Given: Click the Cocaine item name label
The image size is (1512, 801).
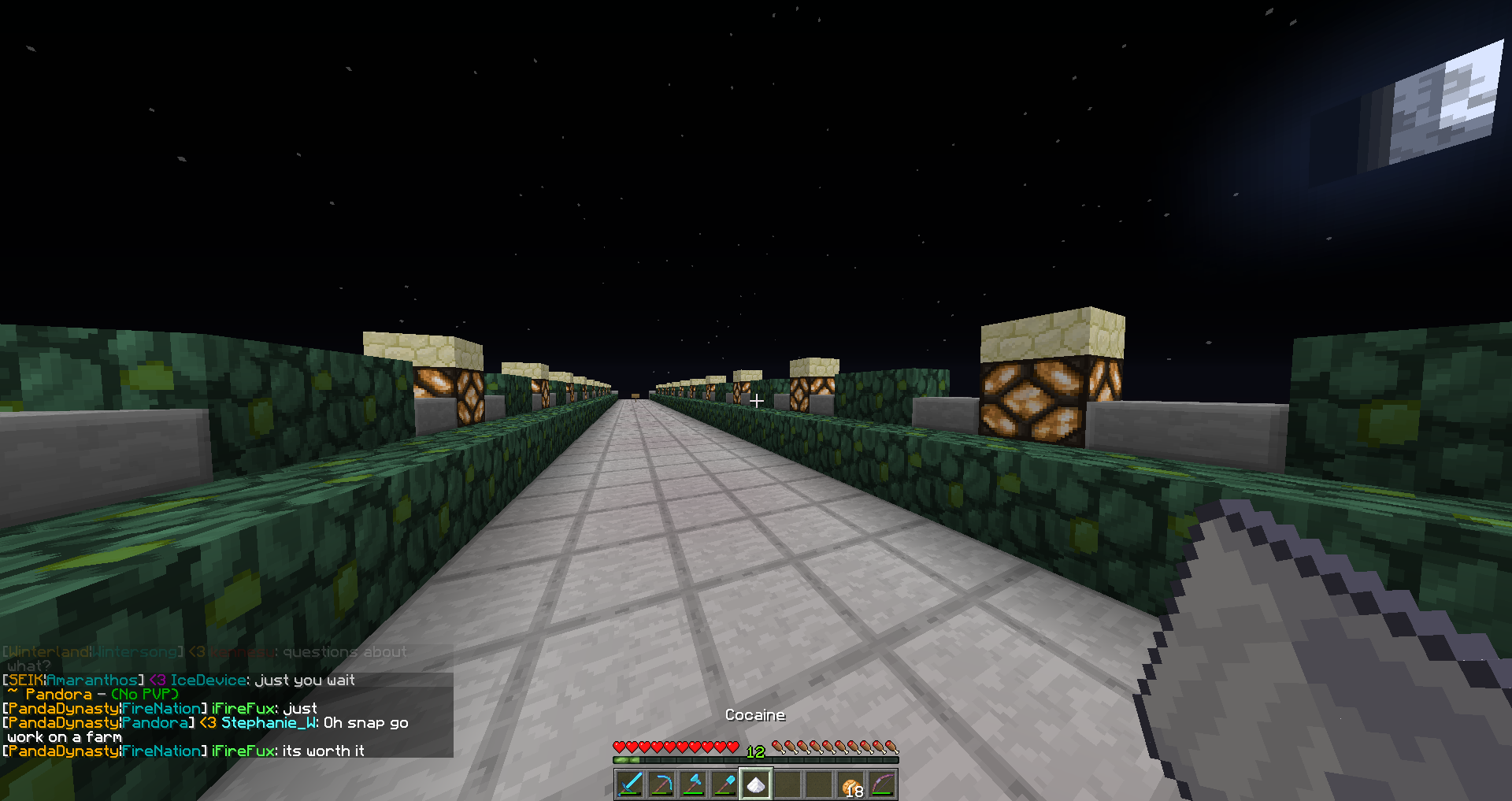Looking at the screenshot, I should [754, 715].
